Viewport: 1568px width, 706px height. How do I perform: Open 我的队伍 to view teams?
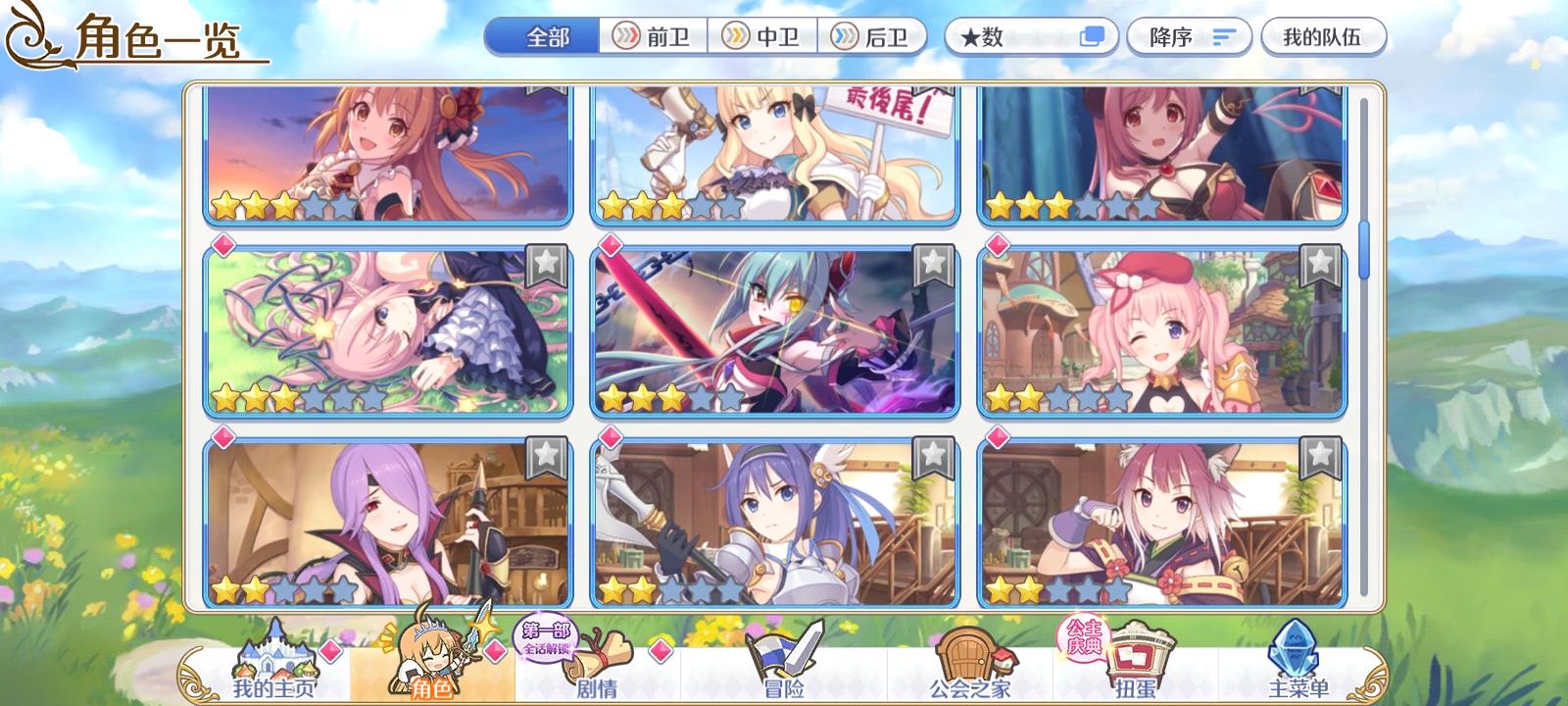(1321, 35)
